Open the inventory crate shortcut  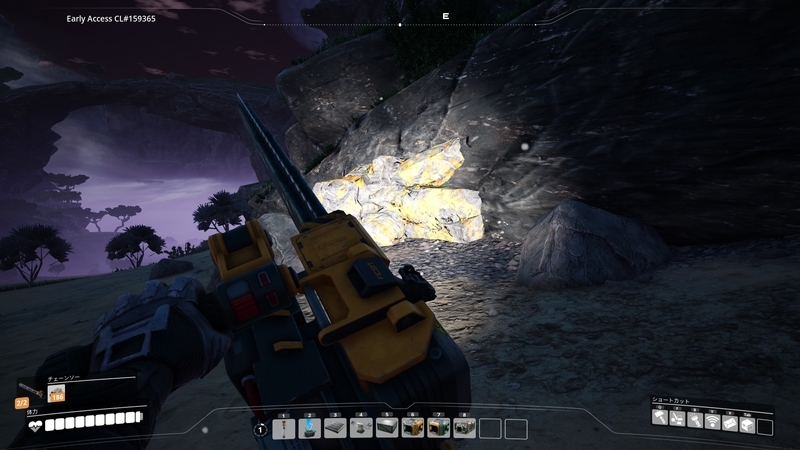(x=747, y=420)
